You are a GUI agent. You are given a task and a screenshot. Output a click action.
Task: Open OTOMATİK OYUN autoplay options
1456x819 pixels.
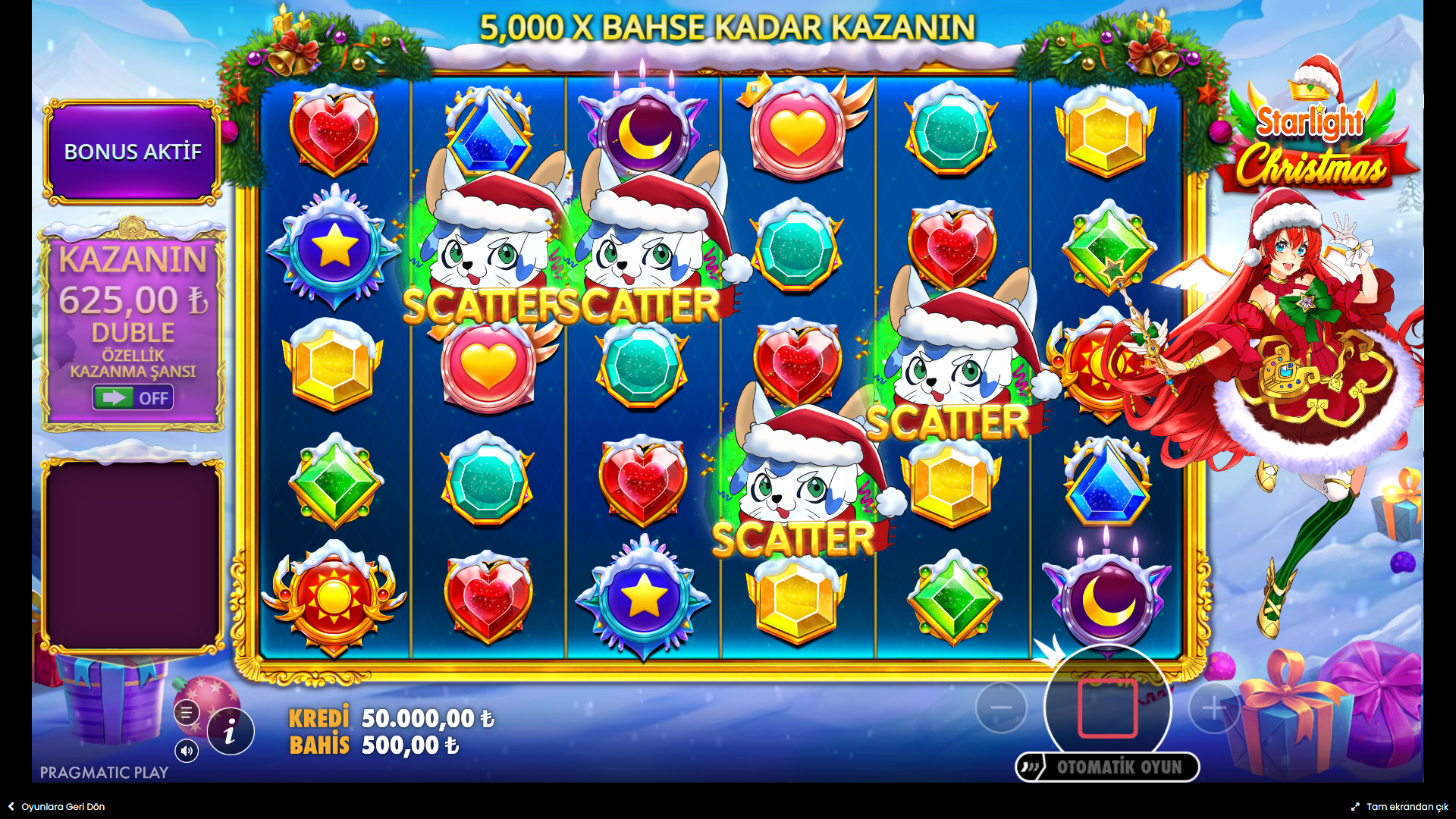click(1107, 767)
